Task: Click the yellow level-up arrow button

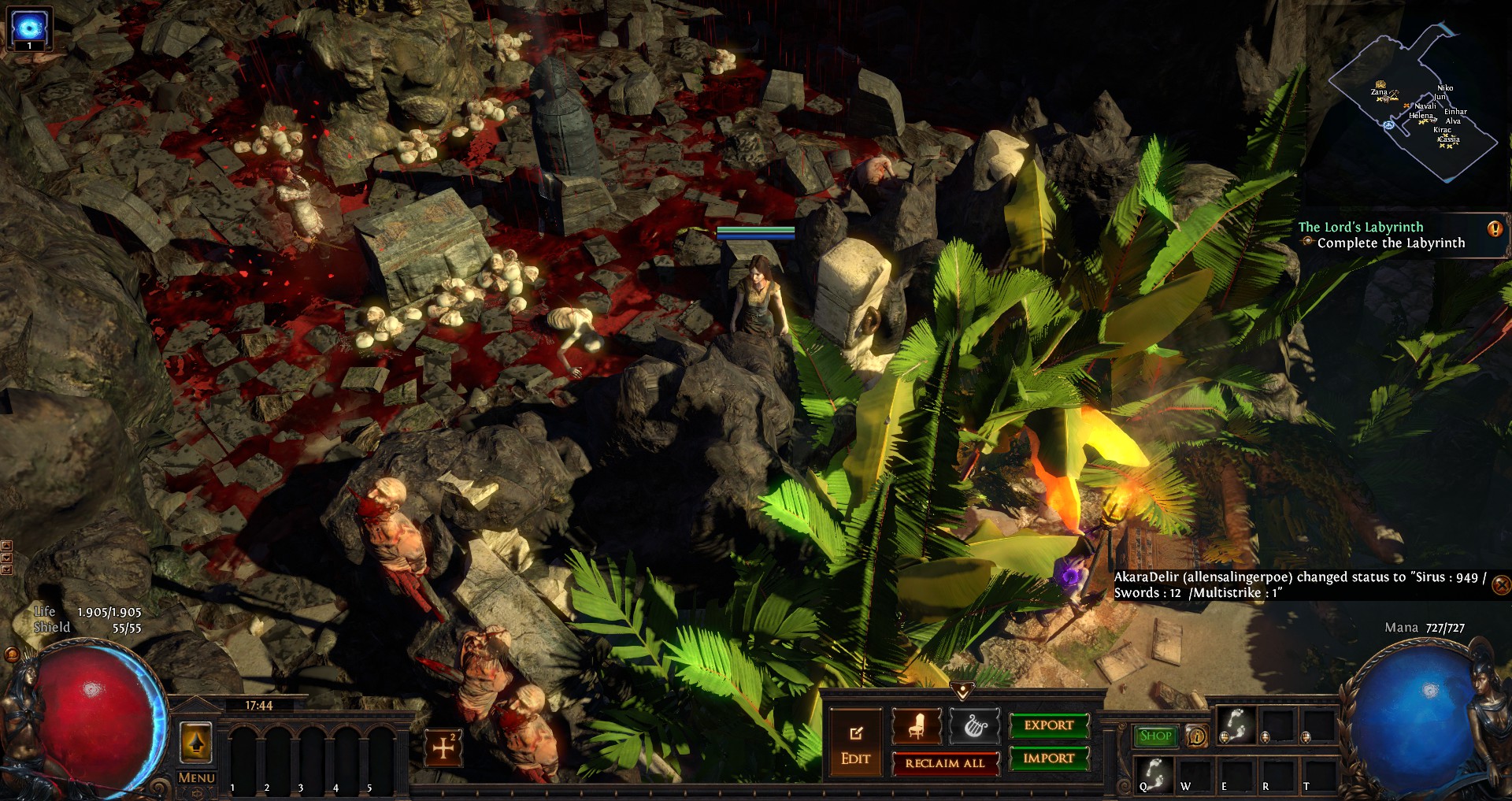Action: click(196, 742)
